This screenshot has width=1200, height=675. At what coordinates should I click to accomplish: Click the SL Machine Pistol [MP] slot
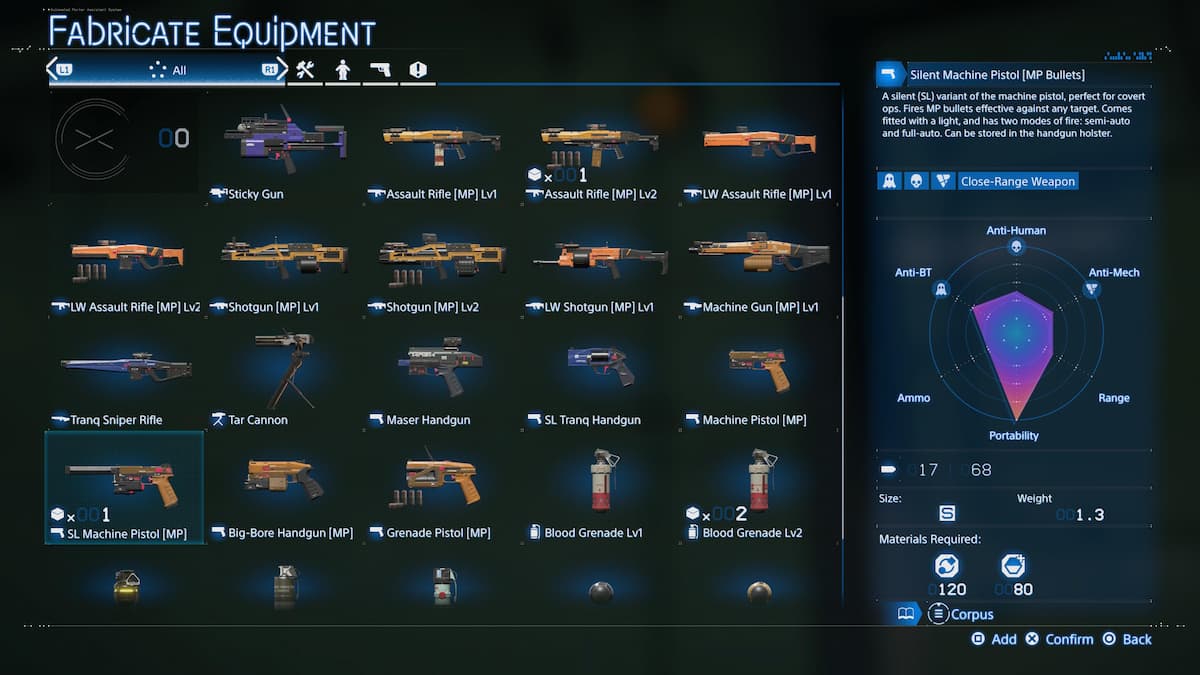coord(125,487)
